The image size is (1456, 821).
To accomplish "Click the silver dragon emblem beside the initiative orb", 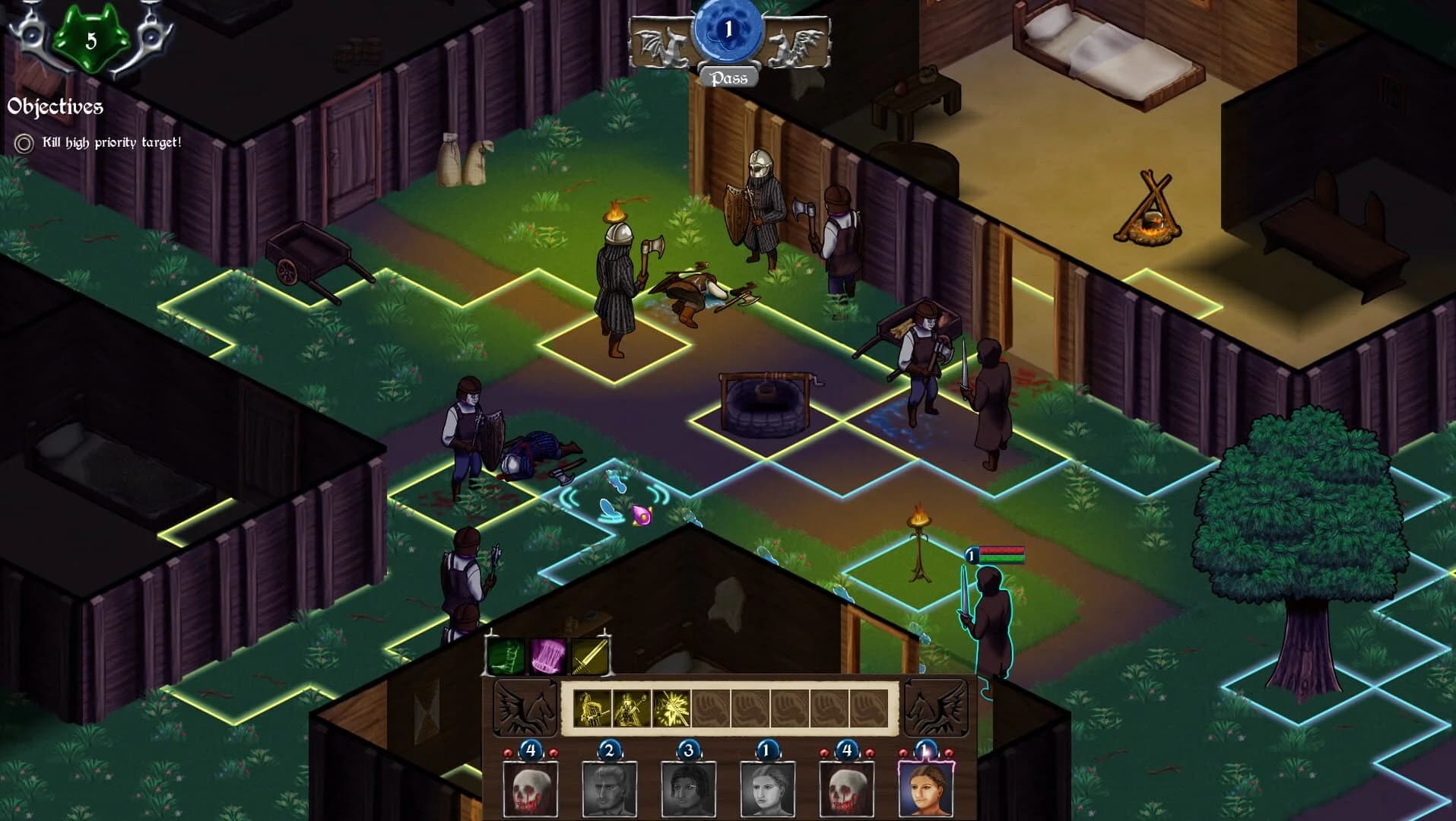I will 663,46.
